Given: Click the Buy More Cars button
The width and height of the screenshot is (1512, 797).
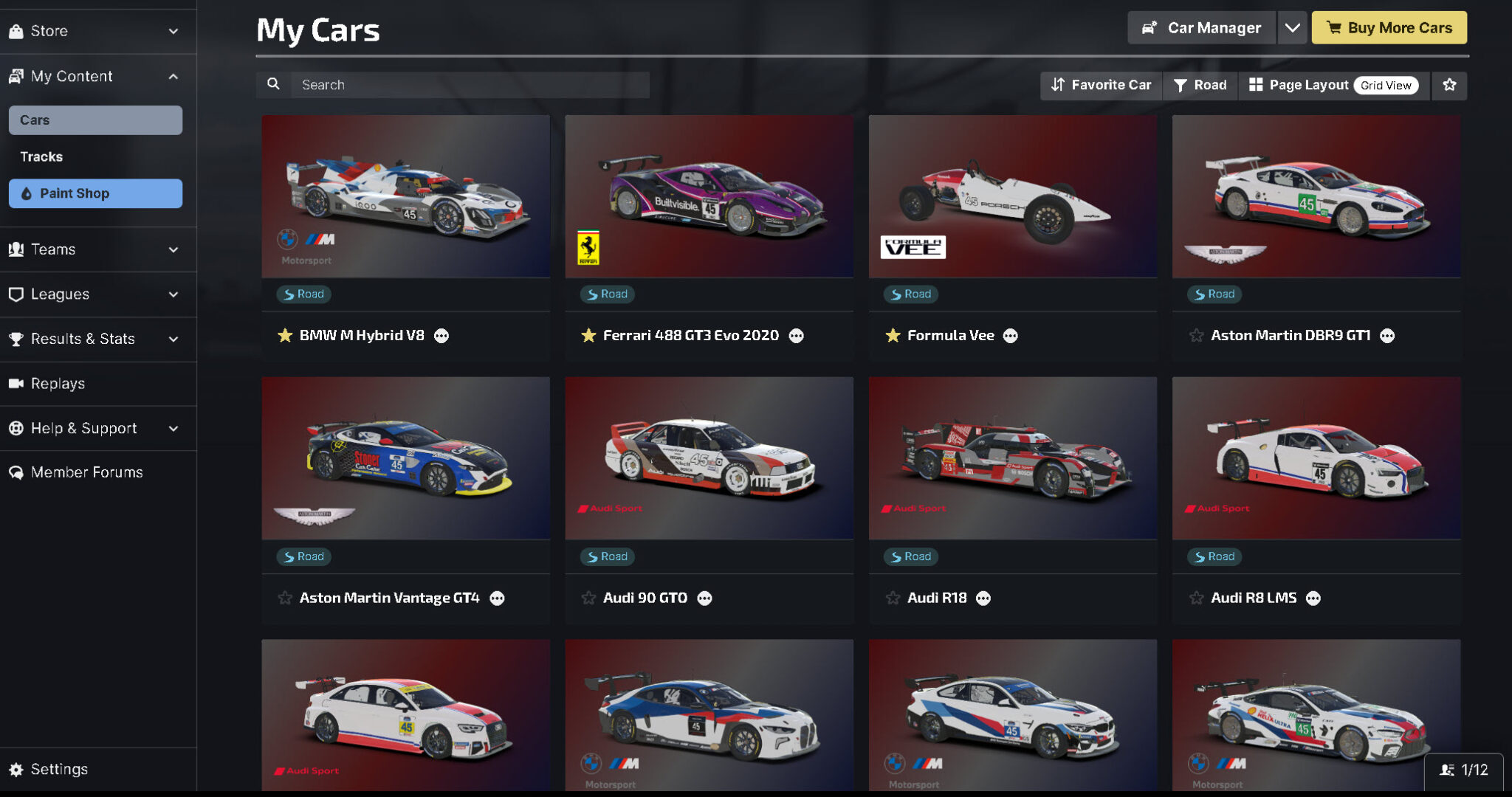Looking at the screenshot, I should coord(1389,27).
